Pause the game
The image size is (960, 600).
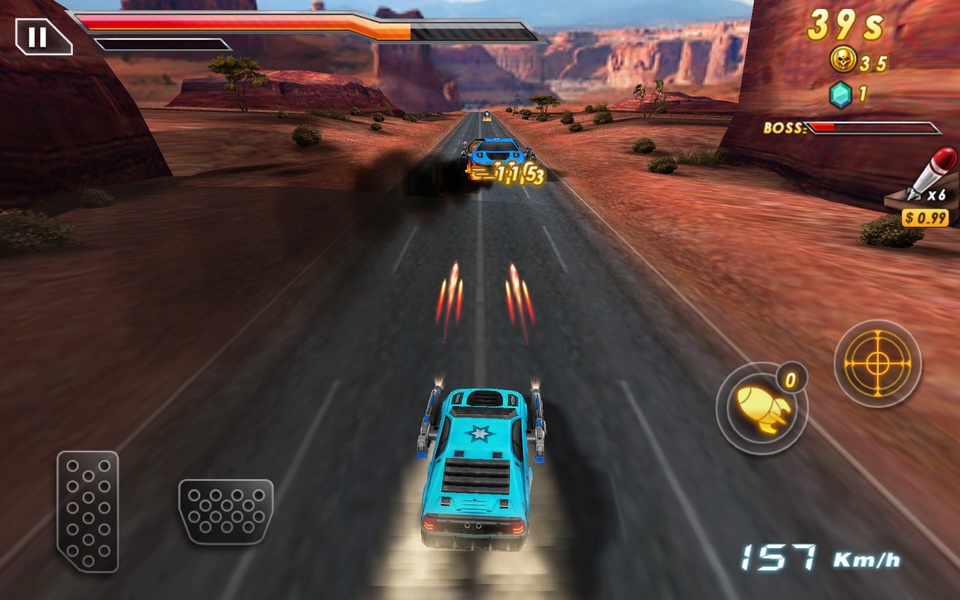38,38
